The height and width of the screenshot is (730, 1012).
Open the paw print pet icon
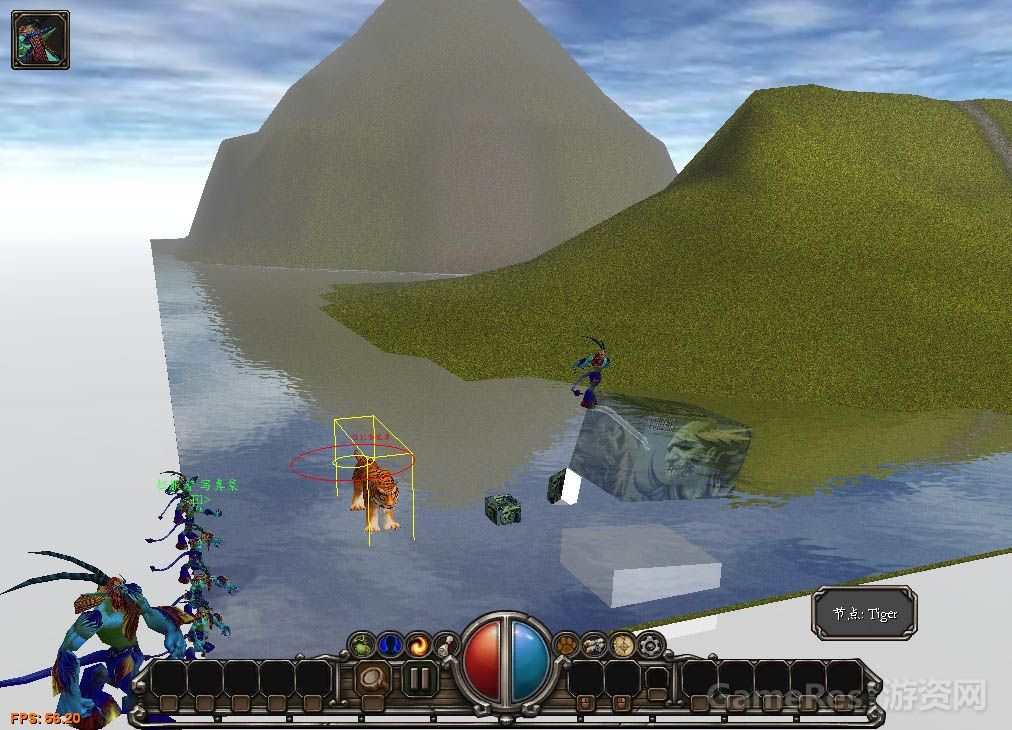(x=567, y=645)
